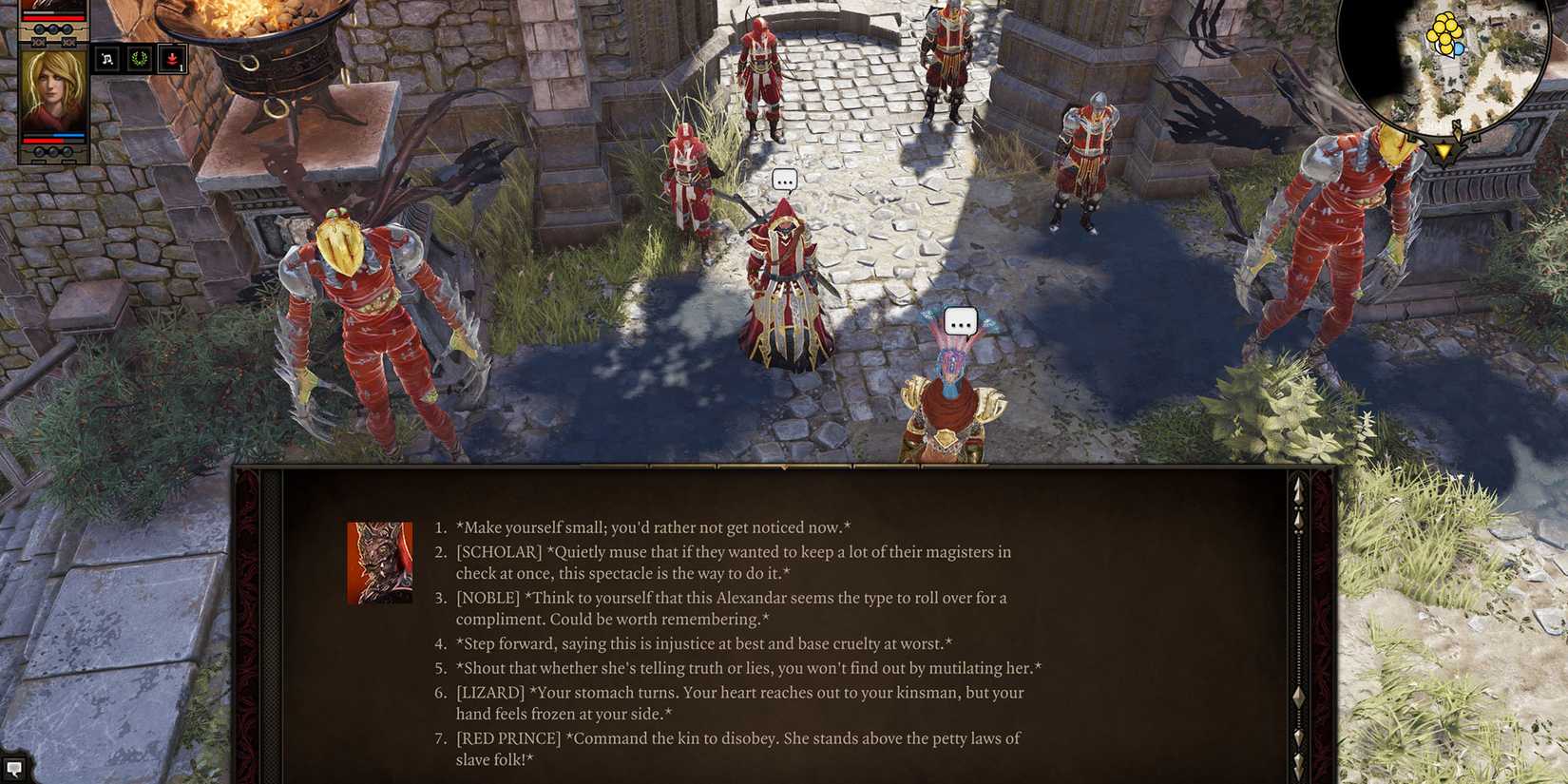Image resolution: width=1568 pixels, height=784 pixels.
Task: Click the music note icon near the party portraits
Action: tap(106, 58)
